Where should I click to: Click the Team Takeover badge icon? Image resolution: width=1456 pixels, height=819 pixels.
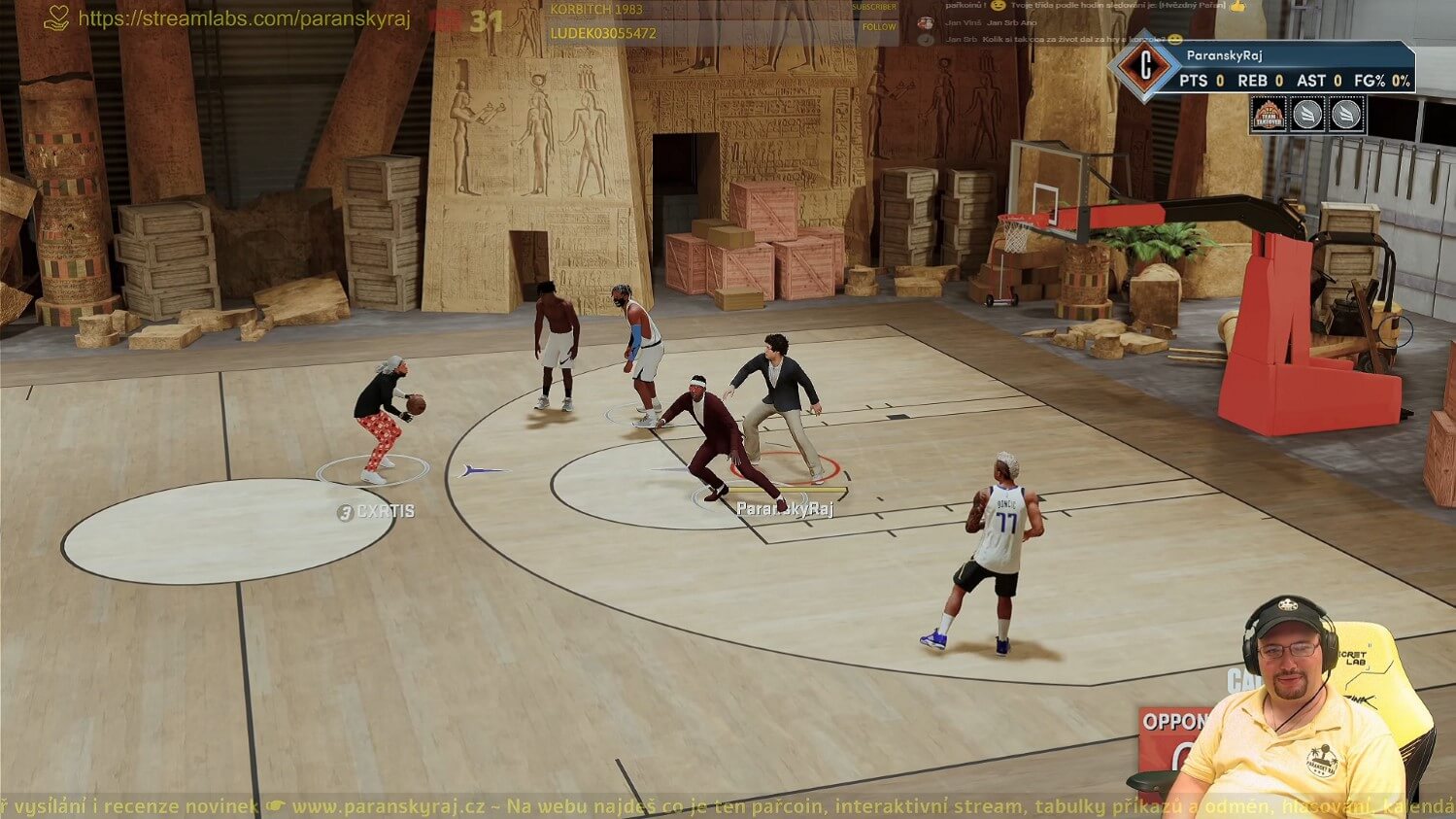[1269, 115]
